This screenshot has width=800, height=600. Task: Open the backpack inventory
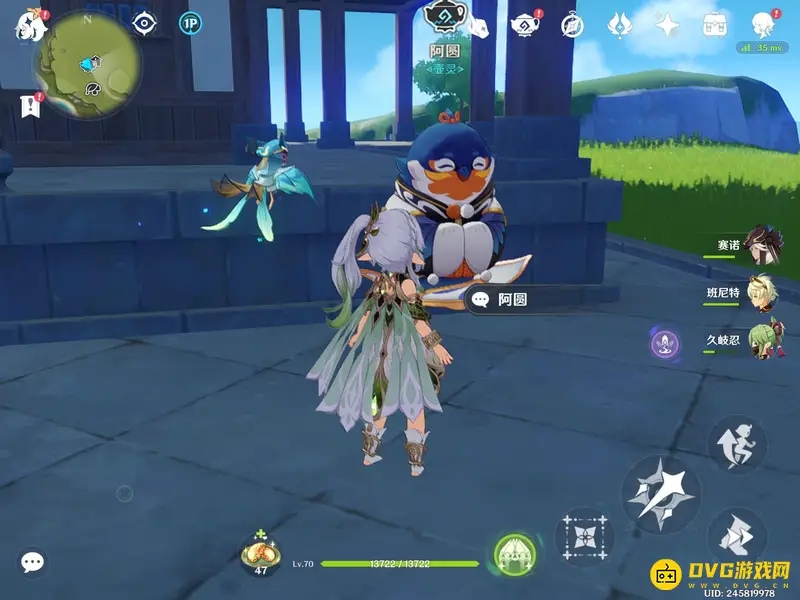pos(714,24)
